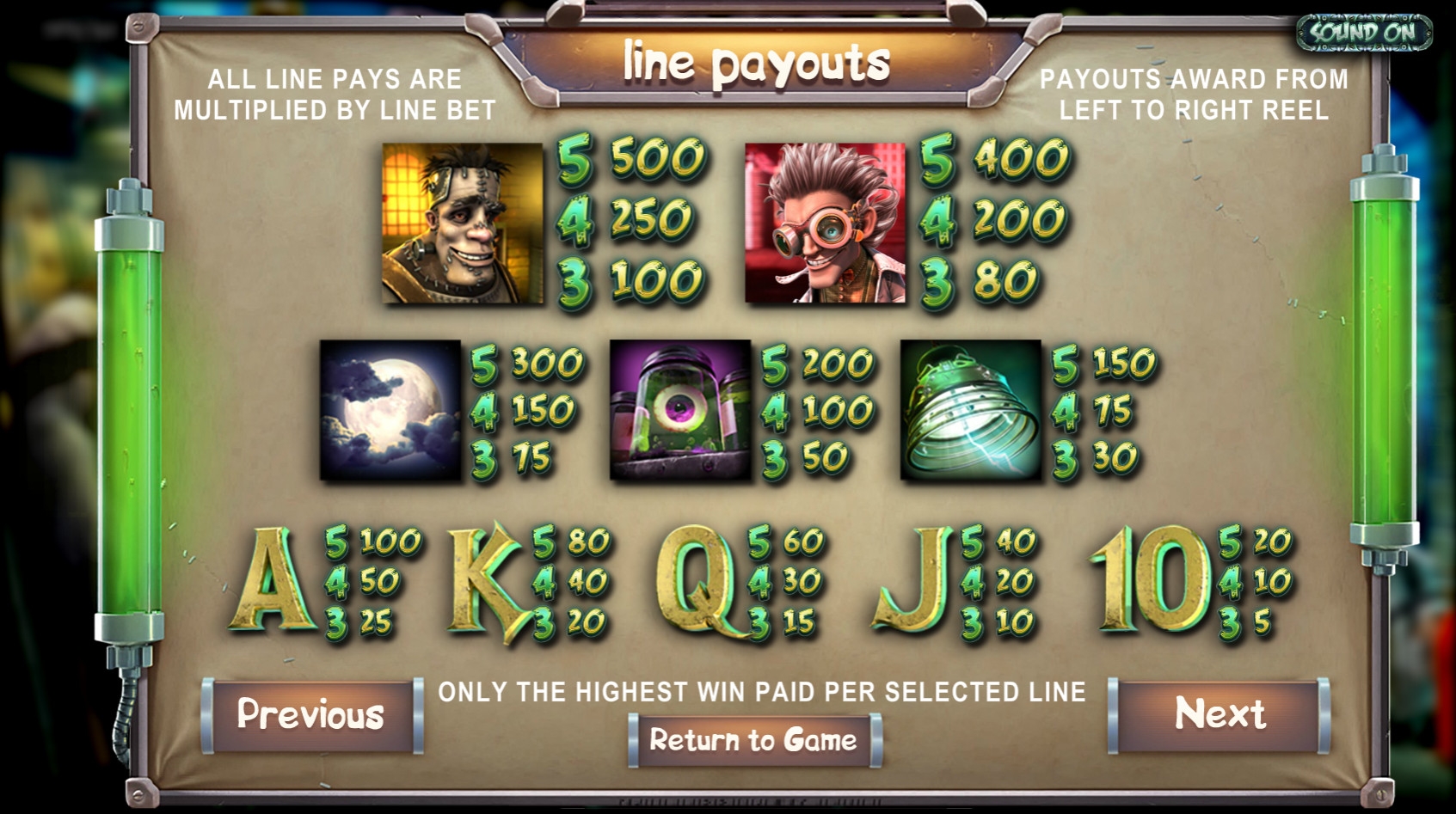This screenshot has height=814, width=1456.
Task: Click Return to Game
Action: tap(753, 740)
